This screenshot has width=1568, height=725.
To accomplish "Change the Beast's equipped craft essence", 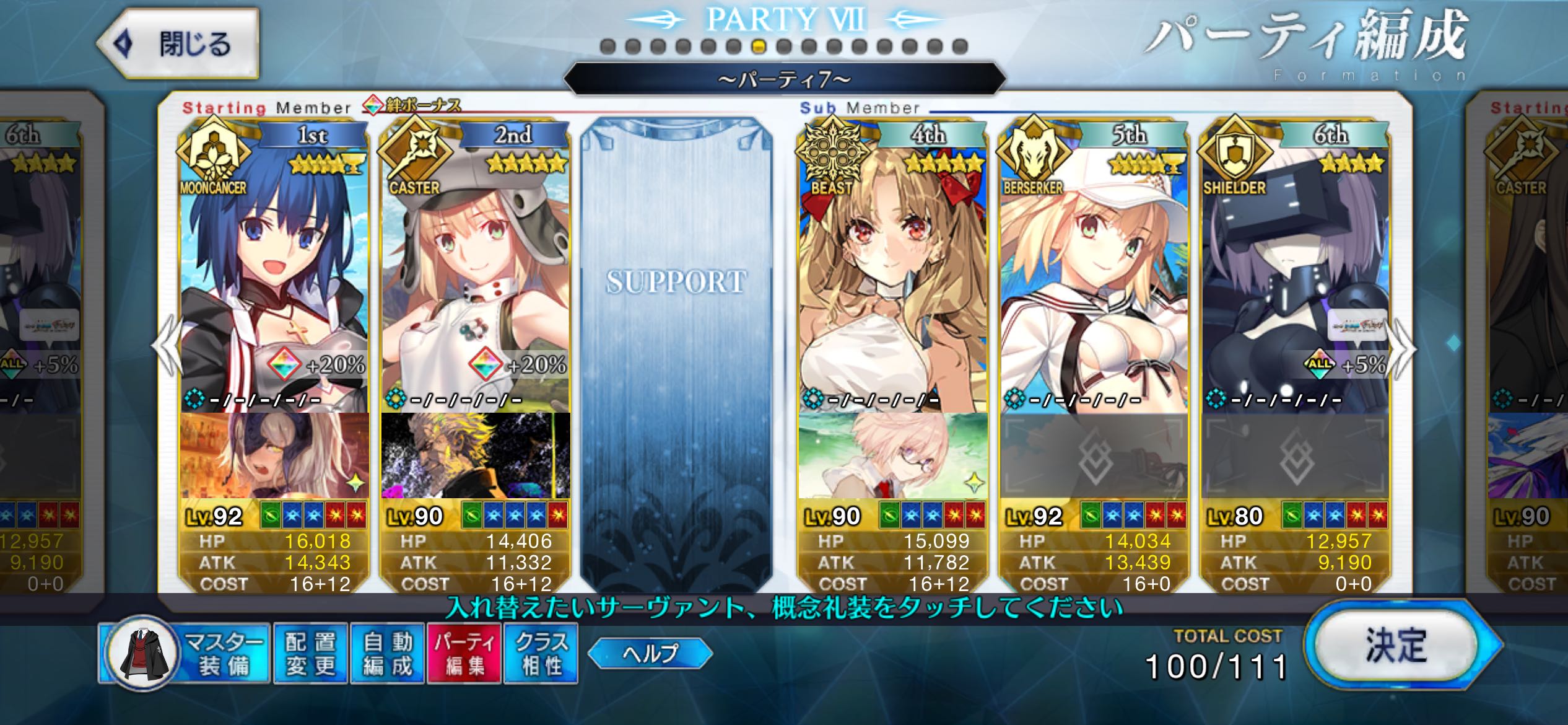I will point(892,455).
